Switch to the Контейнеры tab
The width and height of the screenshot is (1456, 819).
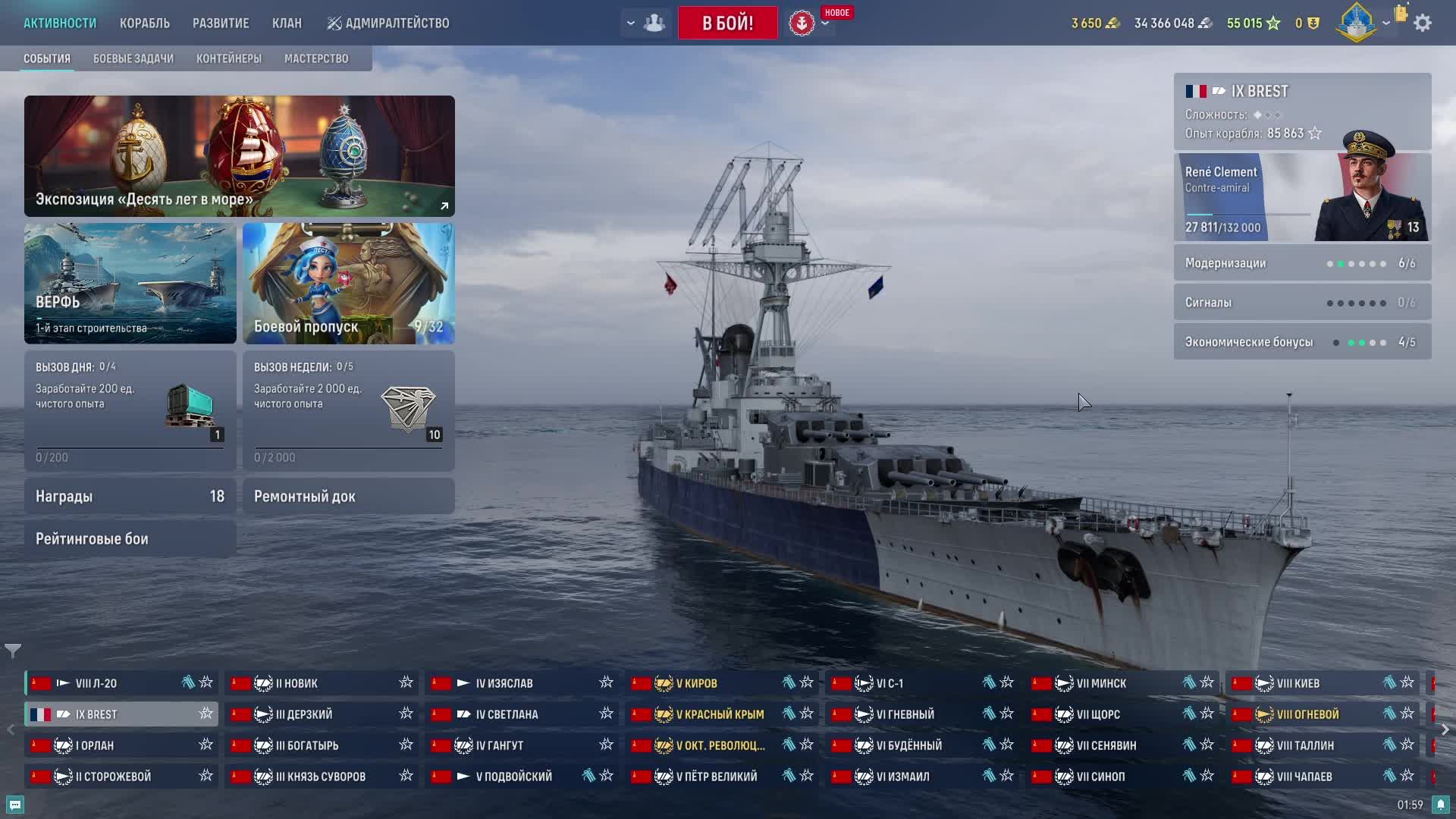tap(228, 58)
